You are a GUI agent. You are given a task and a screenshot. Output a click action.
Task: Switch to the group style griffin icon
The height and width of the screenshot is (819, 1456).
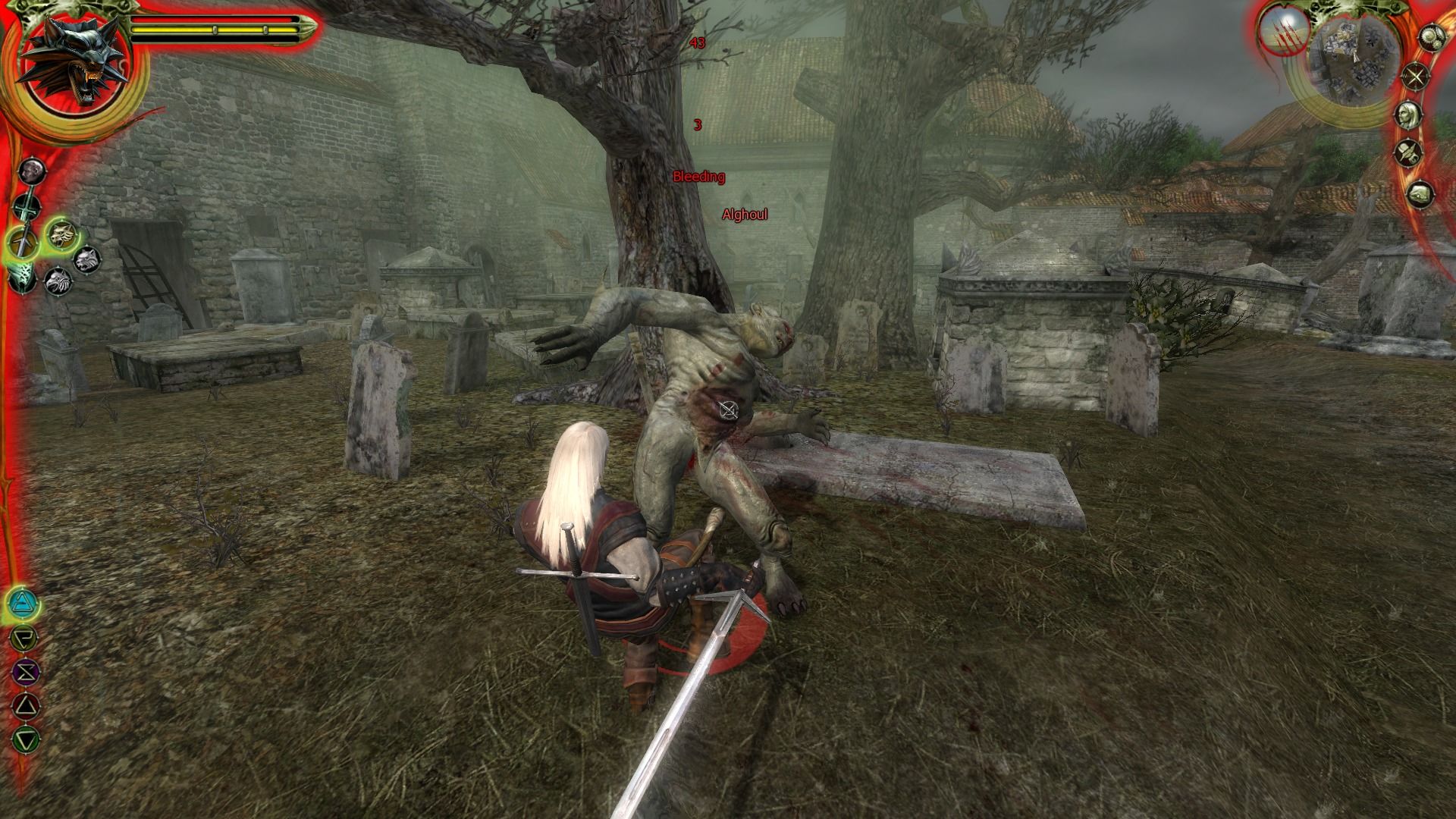[59, 281]
